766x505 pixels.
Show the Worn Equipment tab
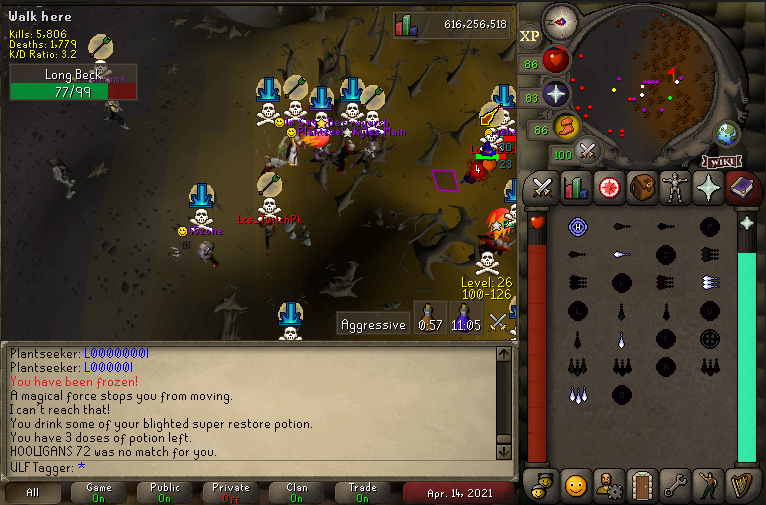click(x=675, y=187)
